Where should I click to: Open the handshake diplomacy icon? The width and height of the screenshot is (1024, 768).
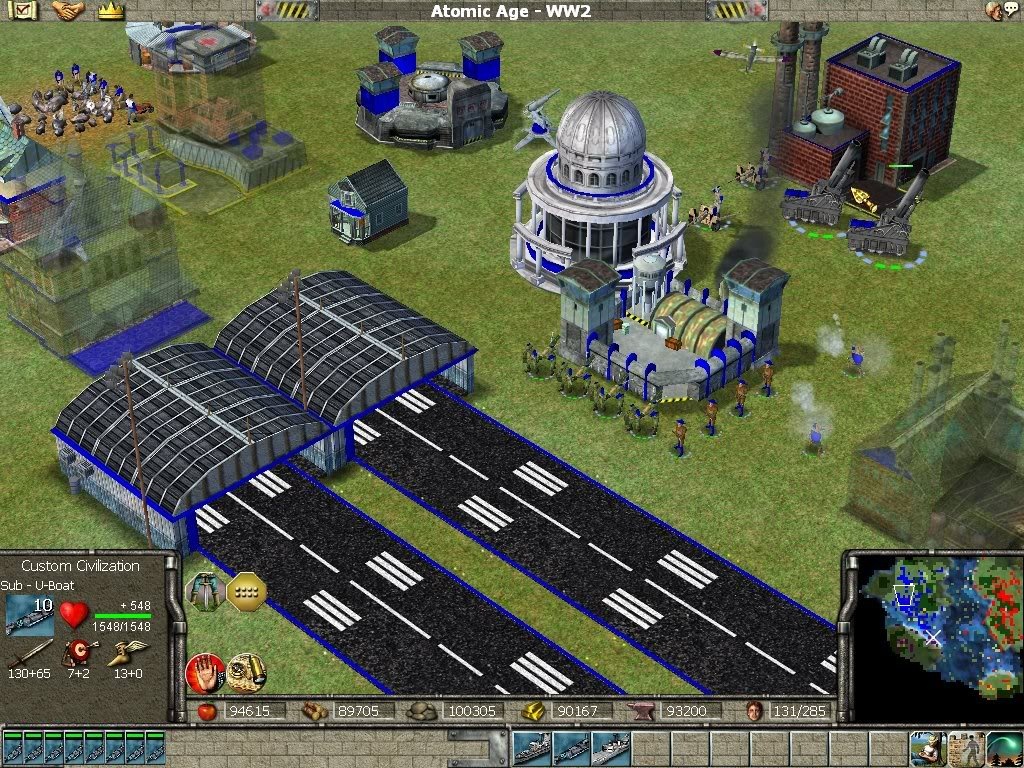(x=68, y=11)
